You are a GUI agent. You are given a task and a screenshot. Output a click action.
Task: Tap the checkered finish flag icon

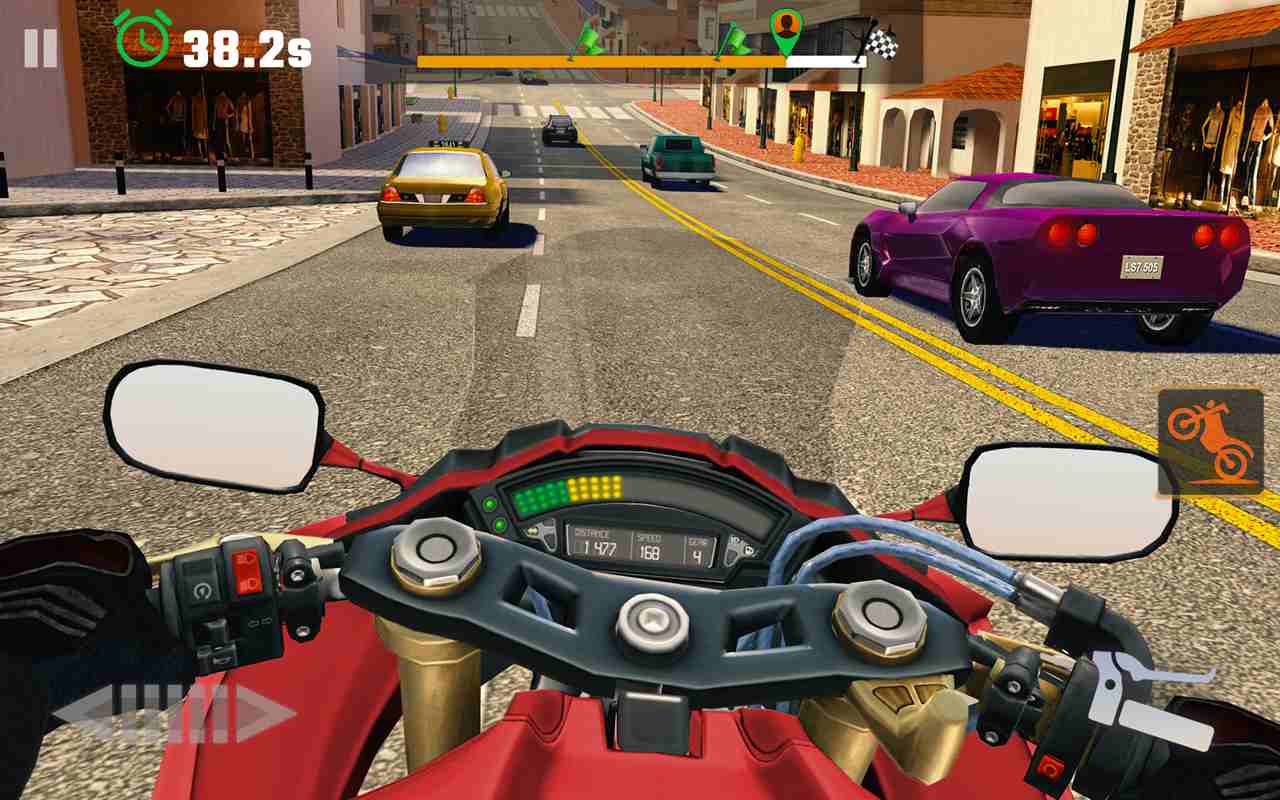point(882,42)
